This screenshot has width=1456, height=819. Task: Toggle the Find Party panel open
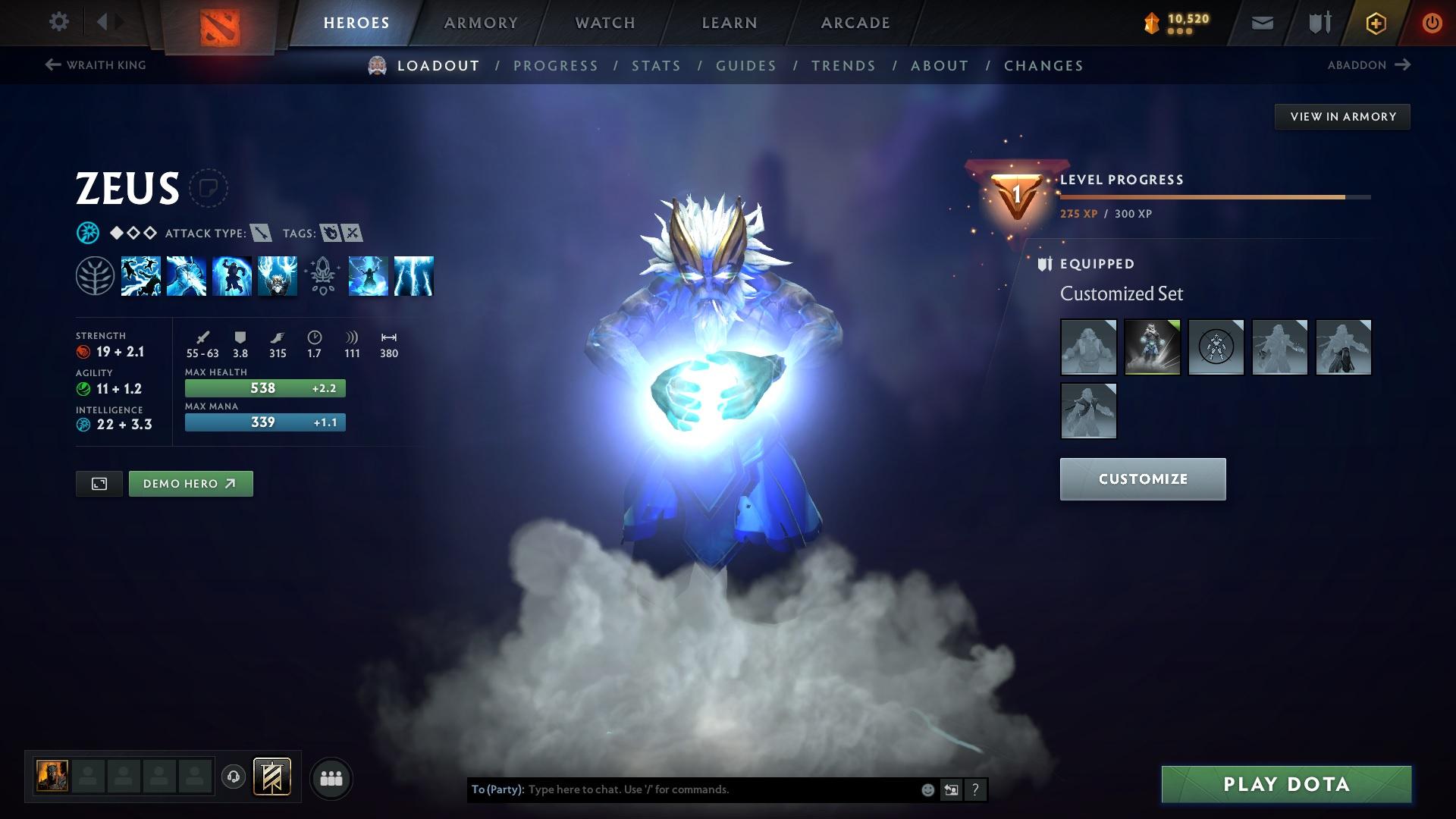click(332, 777)
